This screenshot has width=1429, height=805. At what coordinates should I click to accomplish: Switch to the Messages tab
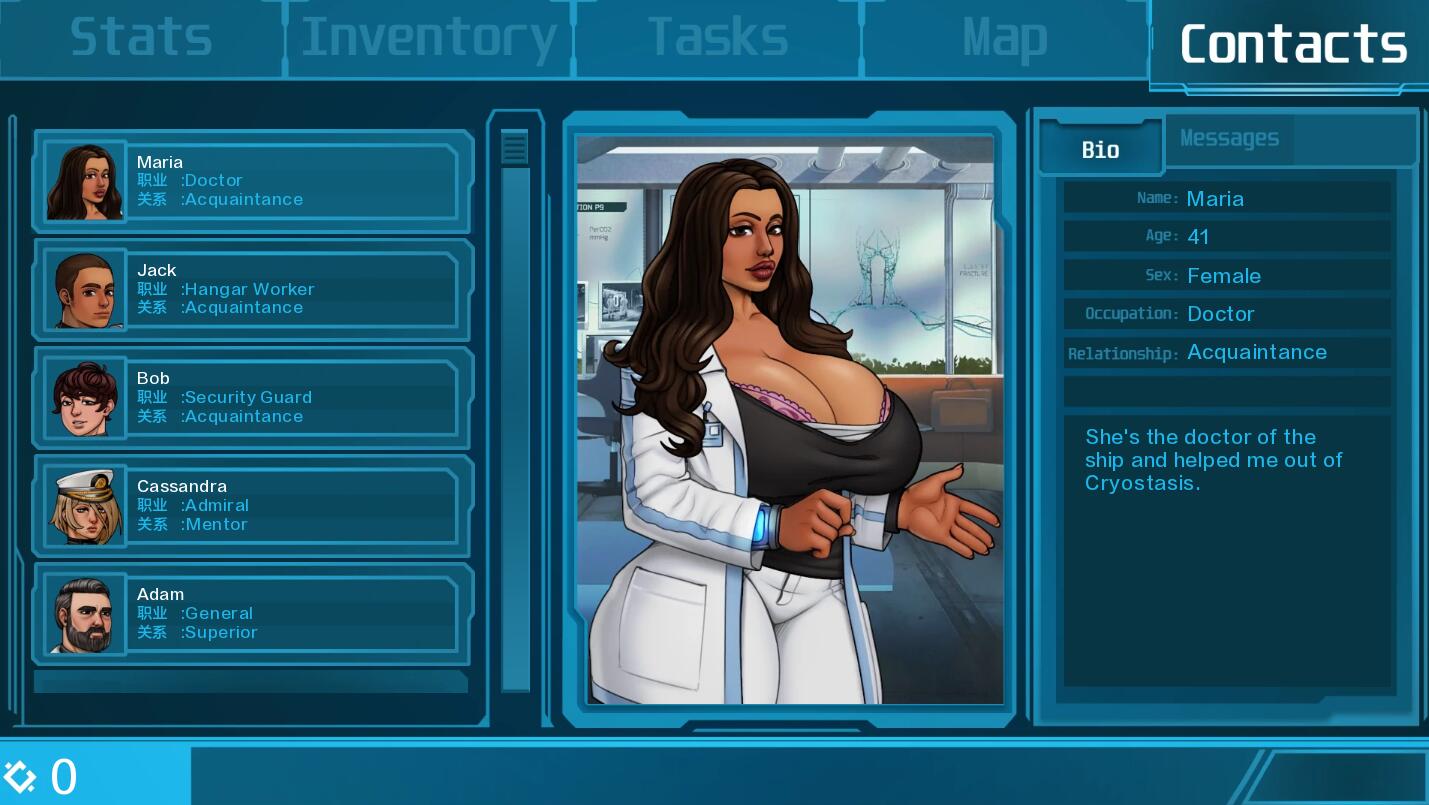pos(1229,139)
